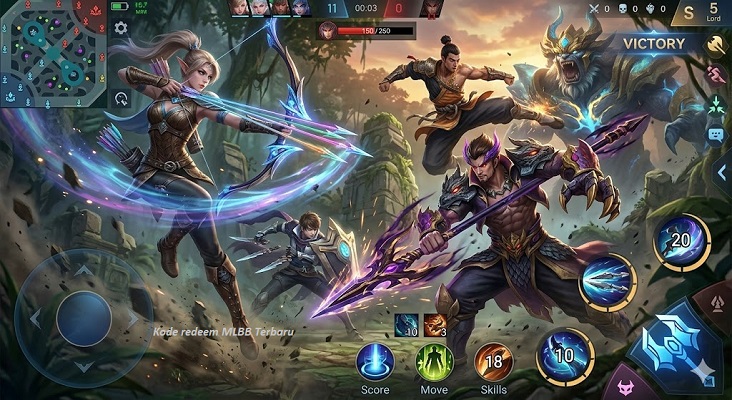Screen dimensions: 732x400
Task: Hit the large basic attack button
Action: pos(676,346)
